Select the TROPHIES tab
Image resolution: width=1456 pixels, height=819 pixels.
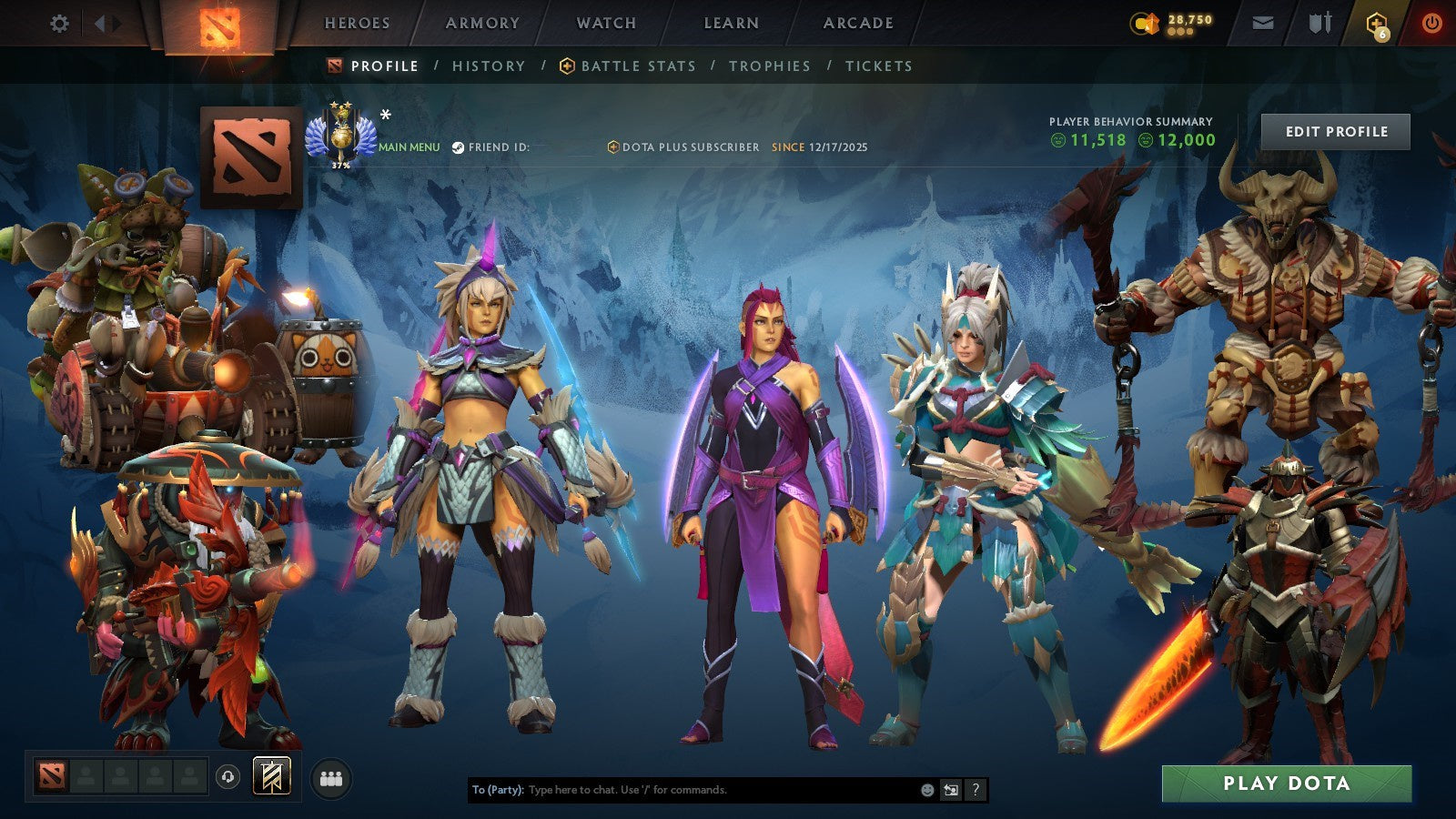[x=769, y=66]
